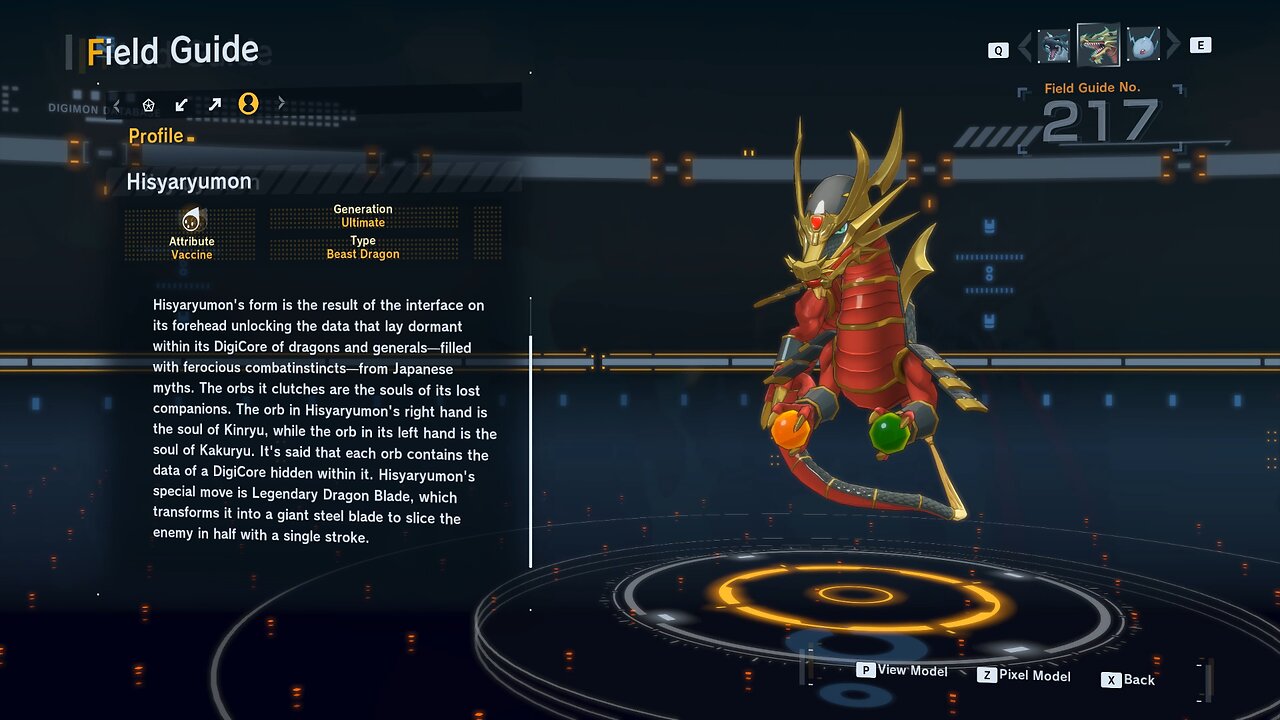Go to previous tab with left chevron
The width and height of the screenshot is (1280, 720).
[x=117, y=104]
